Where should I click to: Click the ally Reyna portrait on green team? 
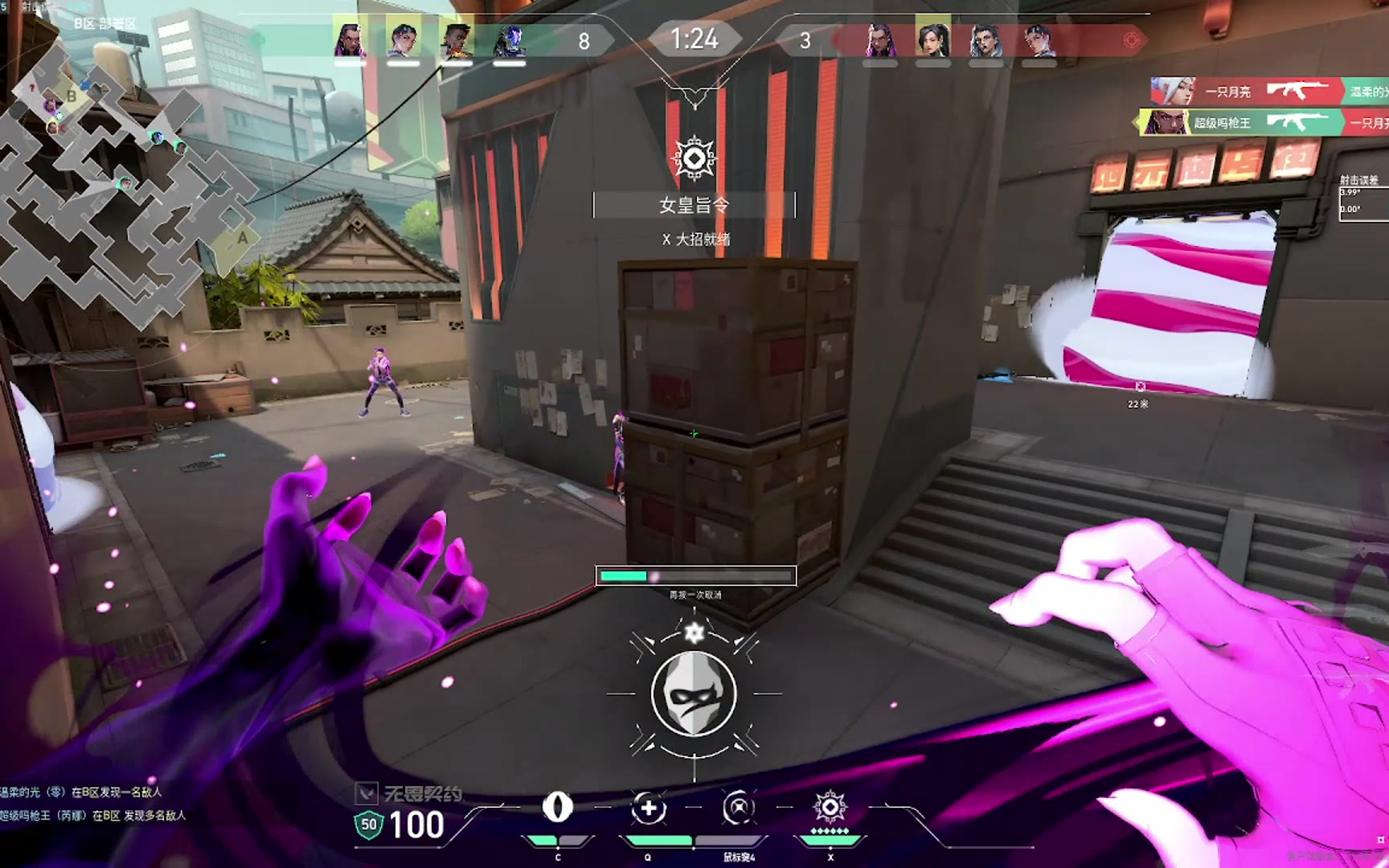(350, 40)
